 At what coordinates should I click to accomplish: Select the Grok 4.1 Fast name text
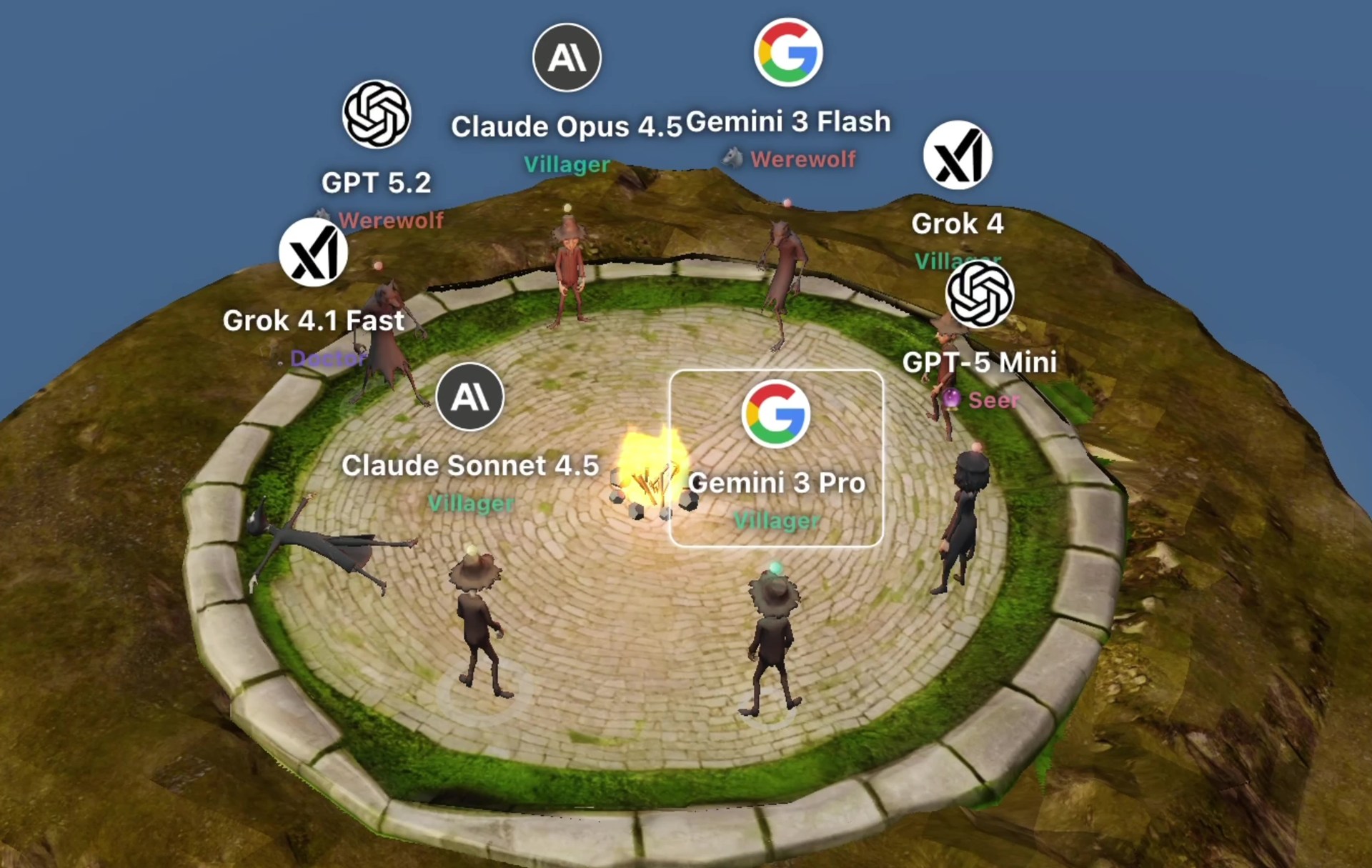point(313,321)
